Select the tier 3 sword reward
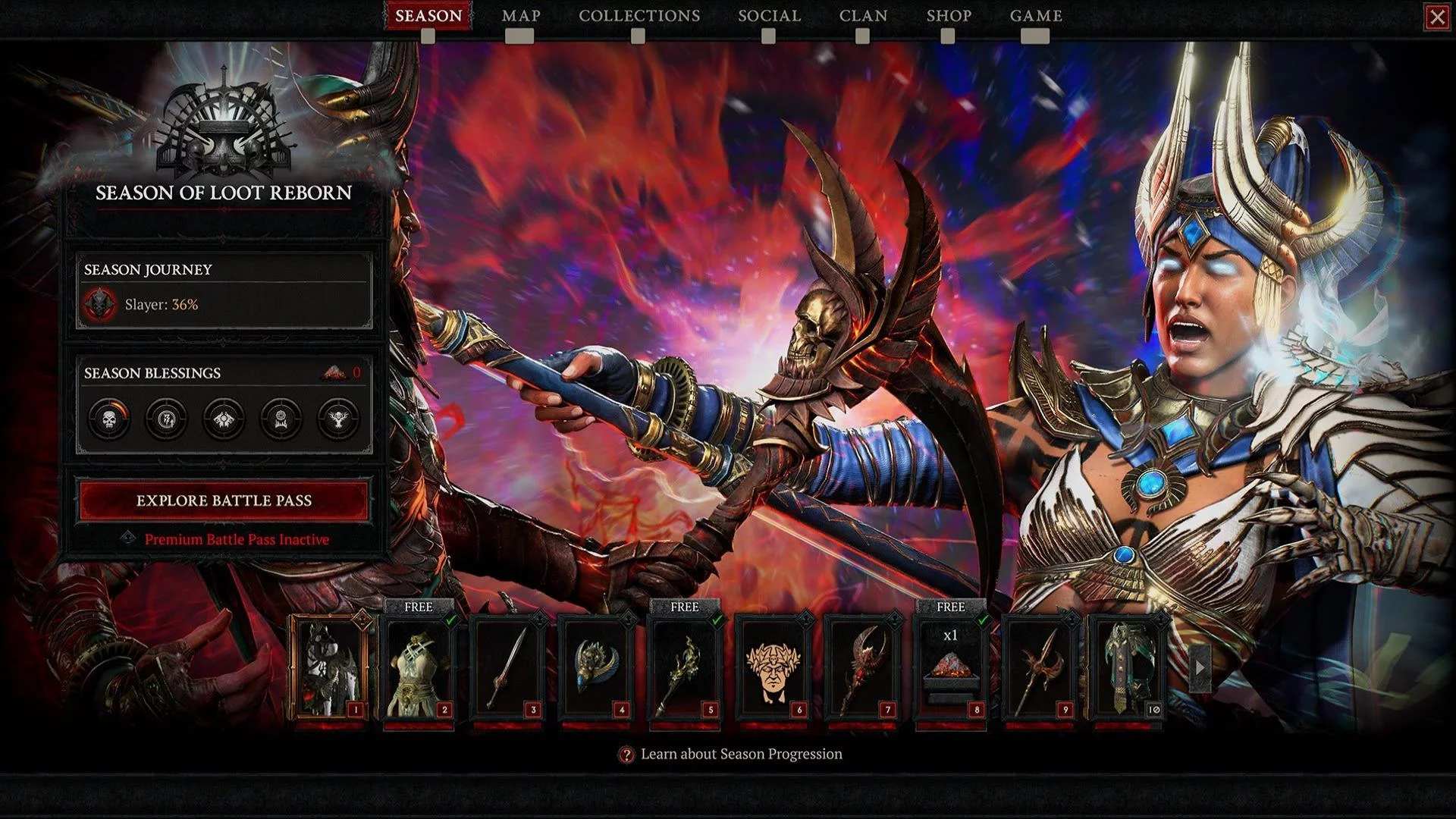 [x=507, y=669]
